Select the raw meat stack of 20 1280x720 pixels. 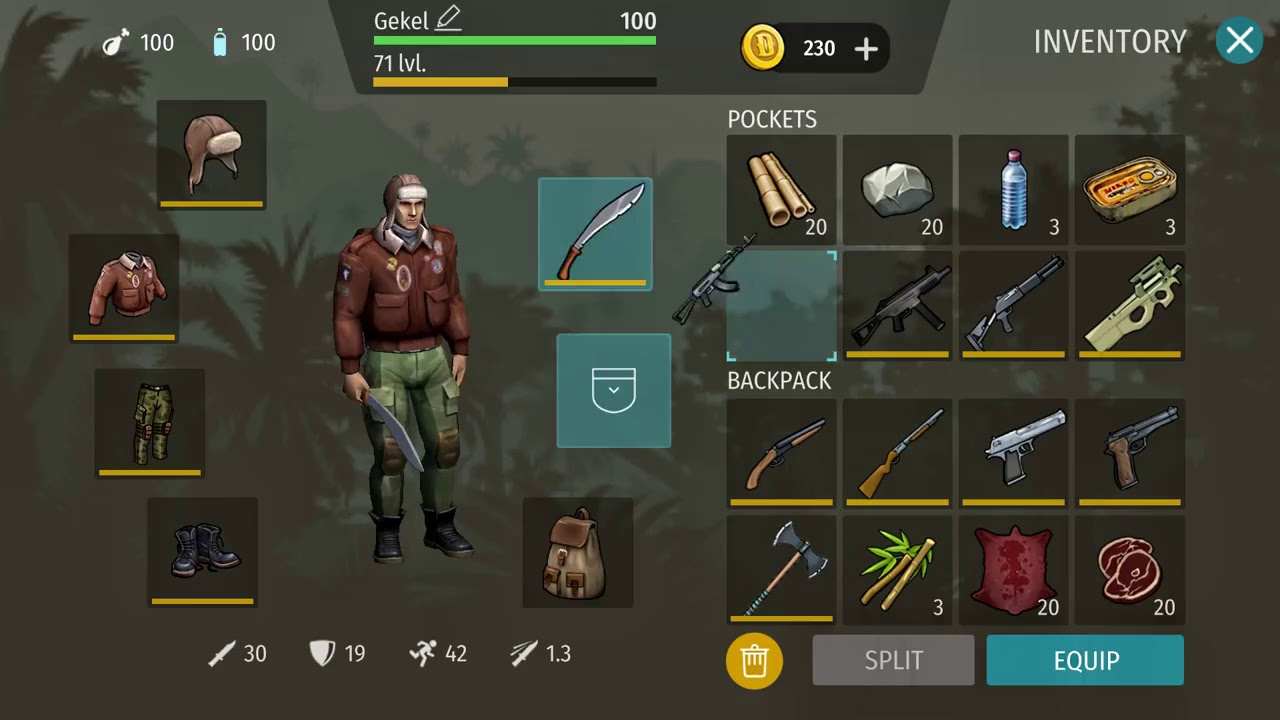coord(1129,570)
